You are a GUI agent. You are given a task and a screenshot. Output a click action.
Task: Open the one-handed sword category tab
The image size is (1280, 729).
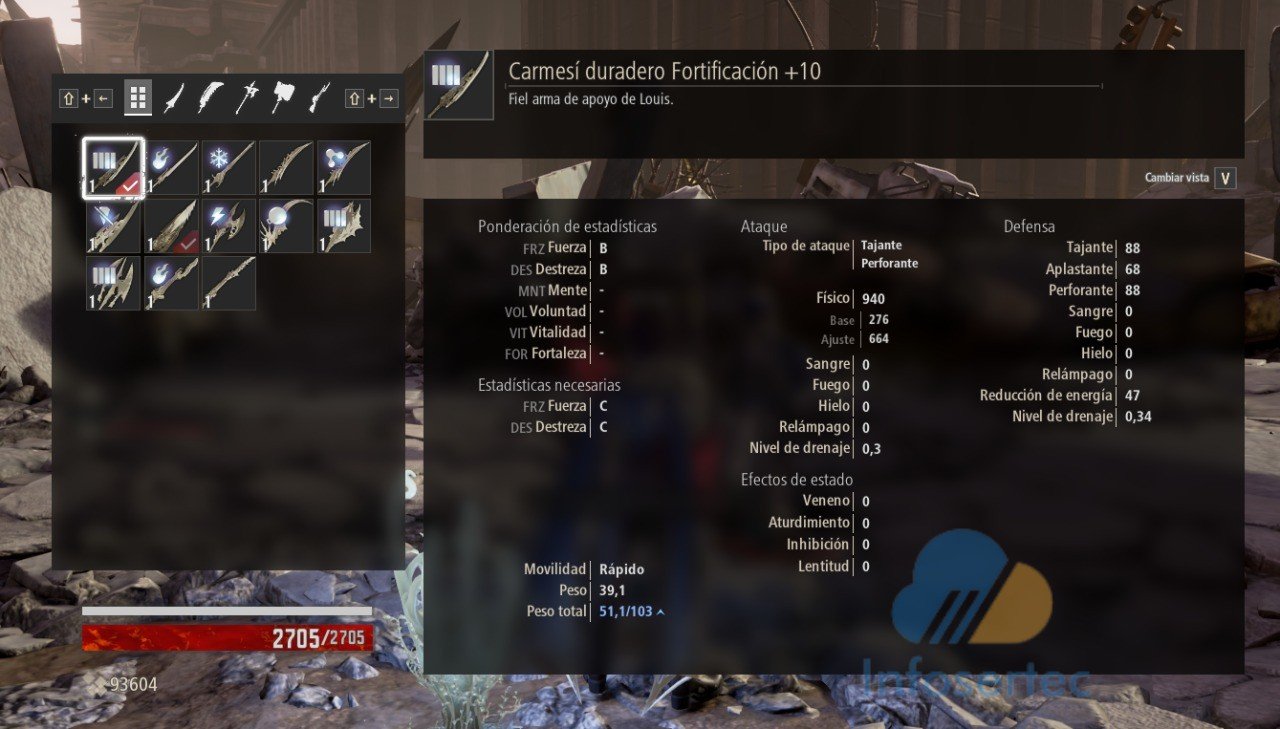tap(174, 98)
